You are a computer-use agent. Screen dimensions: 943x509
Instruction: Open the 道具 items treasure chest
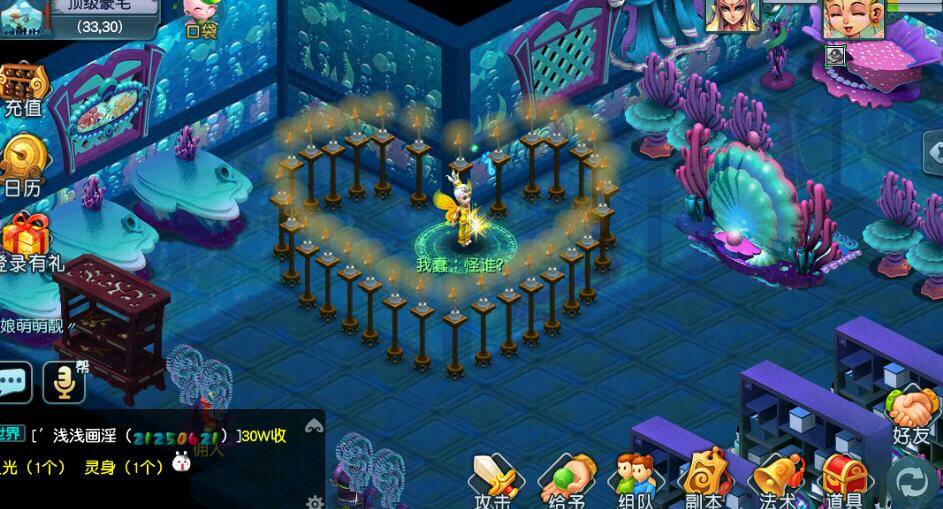[843, 480]
